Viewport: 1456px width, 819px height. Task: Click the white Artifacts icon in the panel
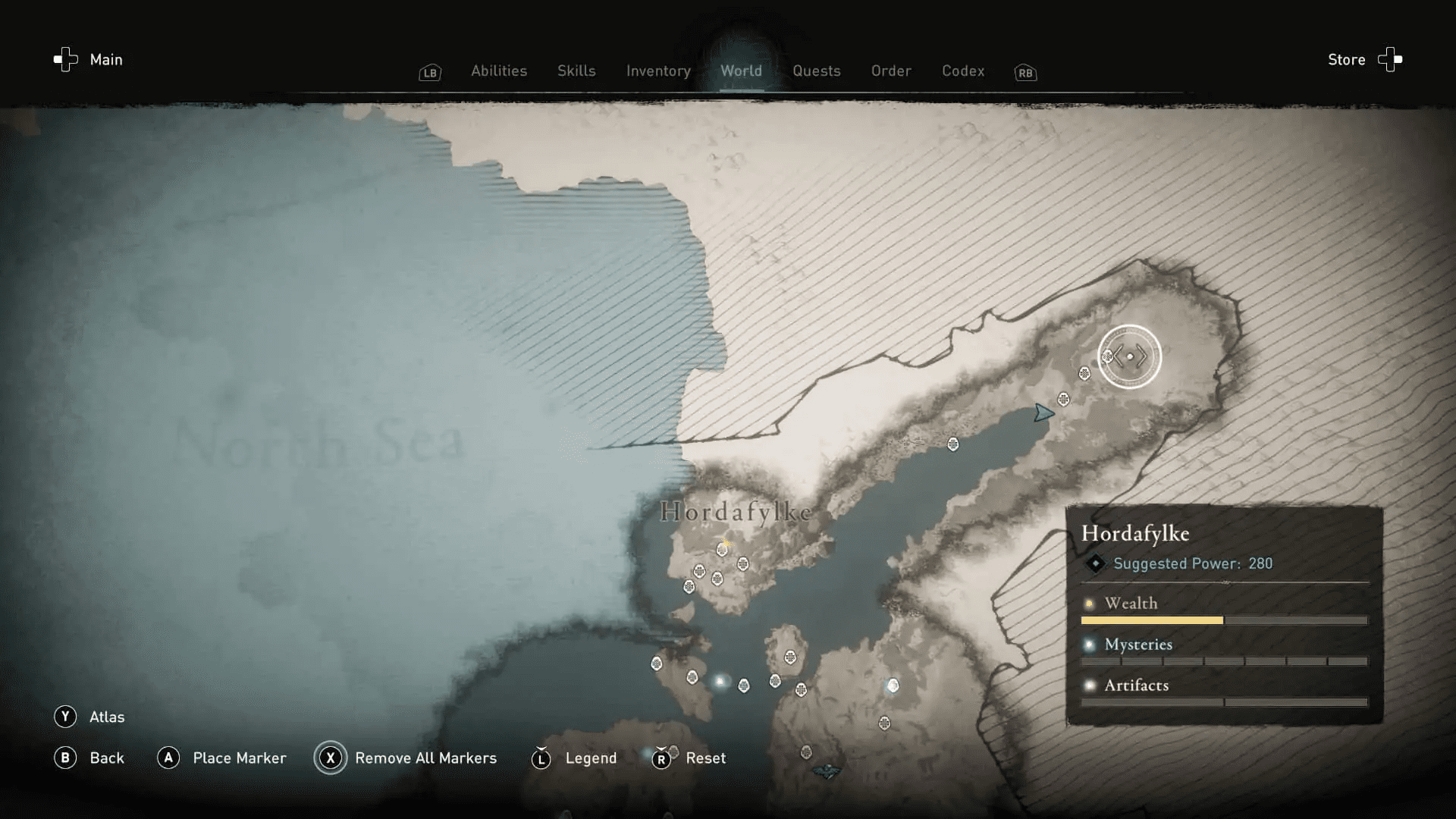tap(1090, 686)
